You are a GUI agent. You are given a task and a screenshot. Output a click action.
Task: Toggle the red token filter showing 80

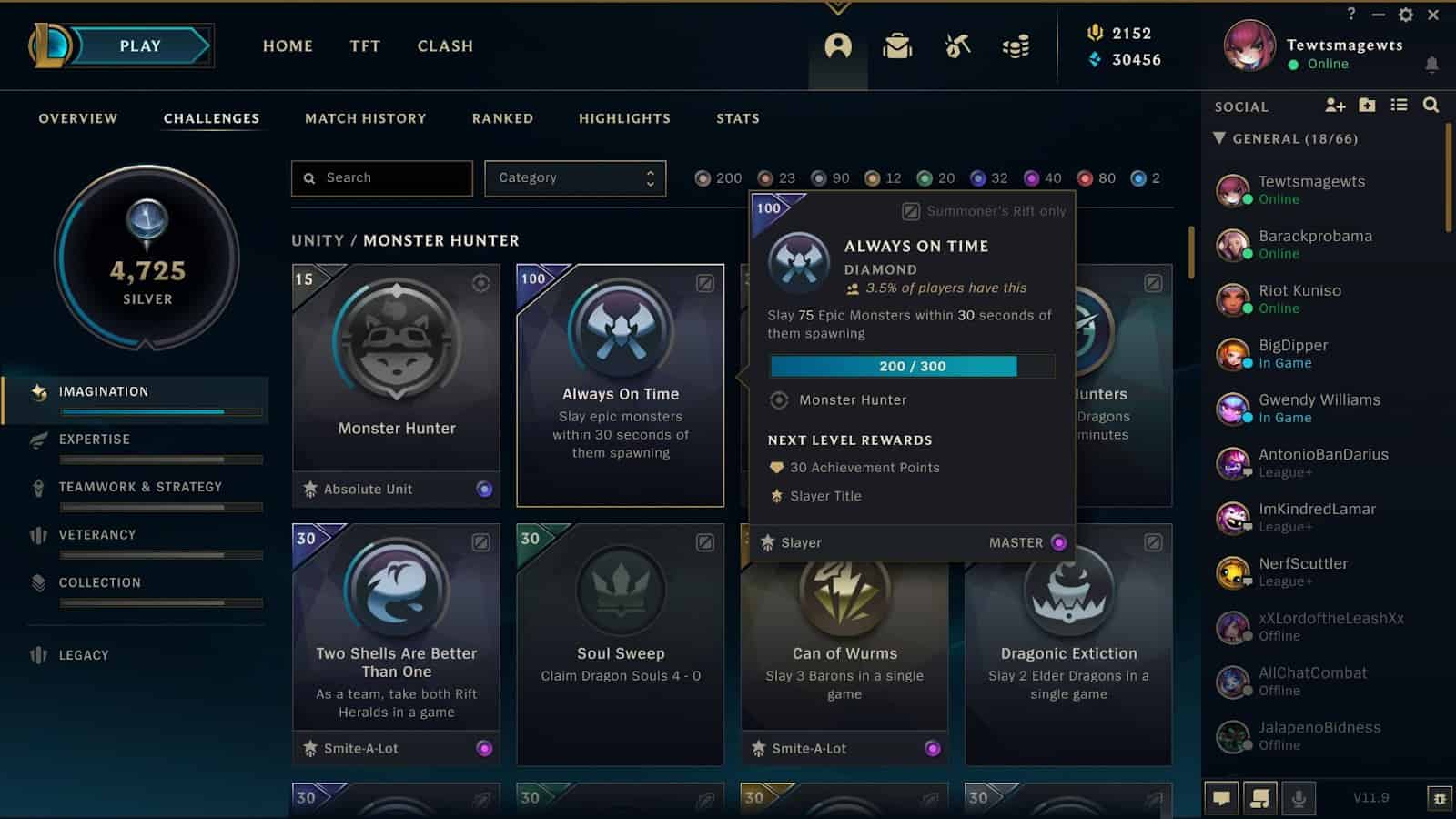click(x=1083, y=178)
